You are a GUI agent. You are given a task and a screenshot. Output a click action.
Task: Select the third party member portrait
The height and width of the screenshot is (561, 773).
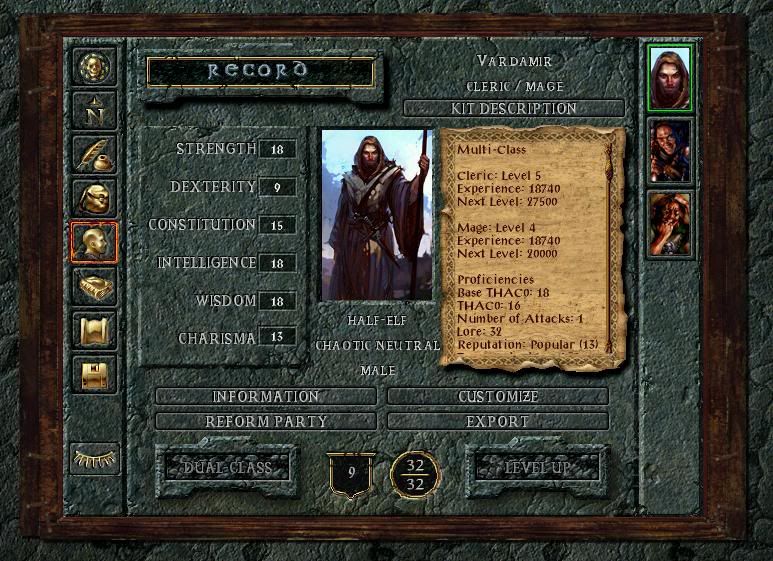[x=669, y=223]
